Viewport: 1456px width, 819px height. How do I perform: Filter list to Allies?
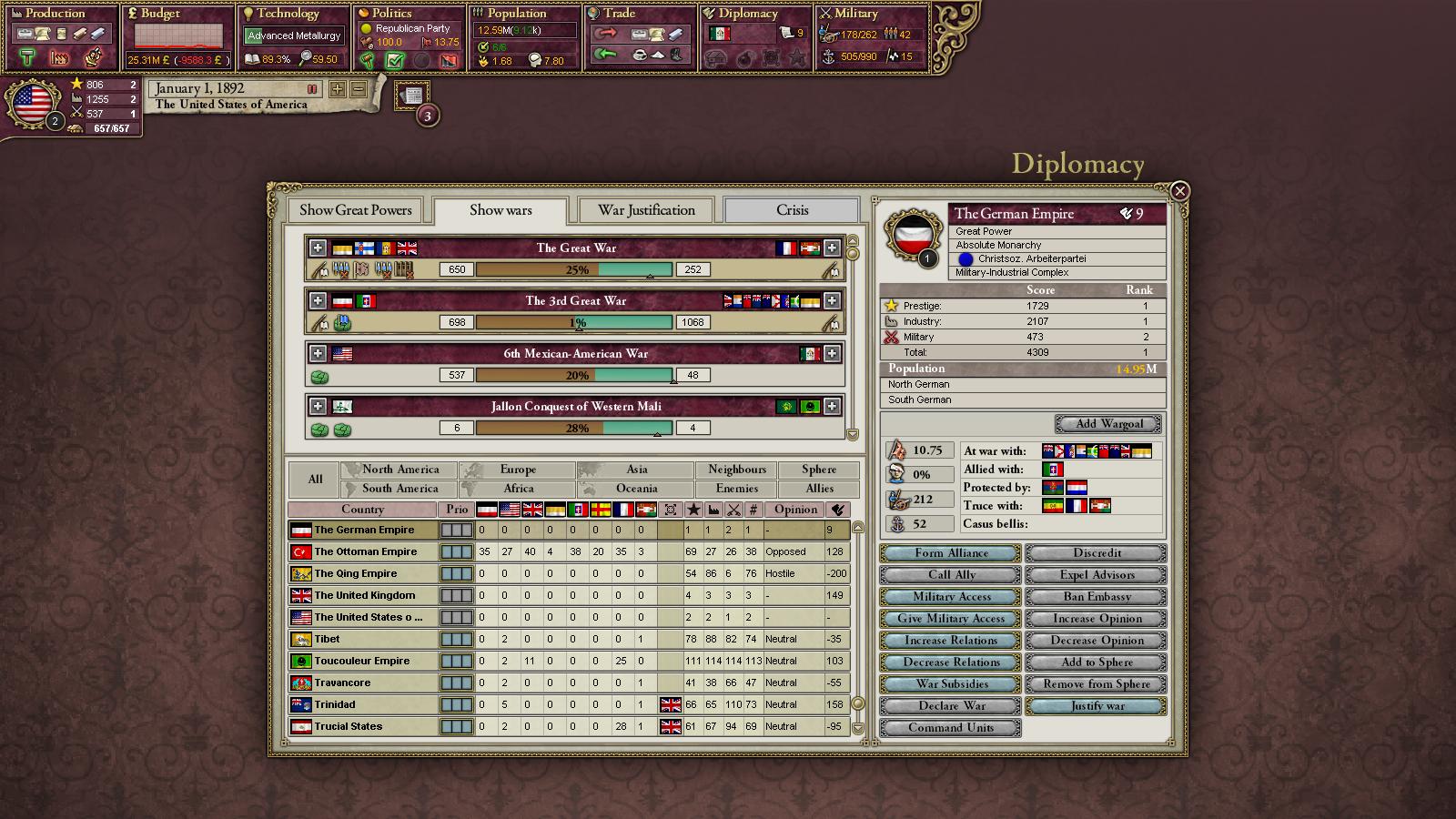pos(819,489)
